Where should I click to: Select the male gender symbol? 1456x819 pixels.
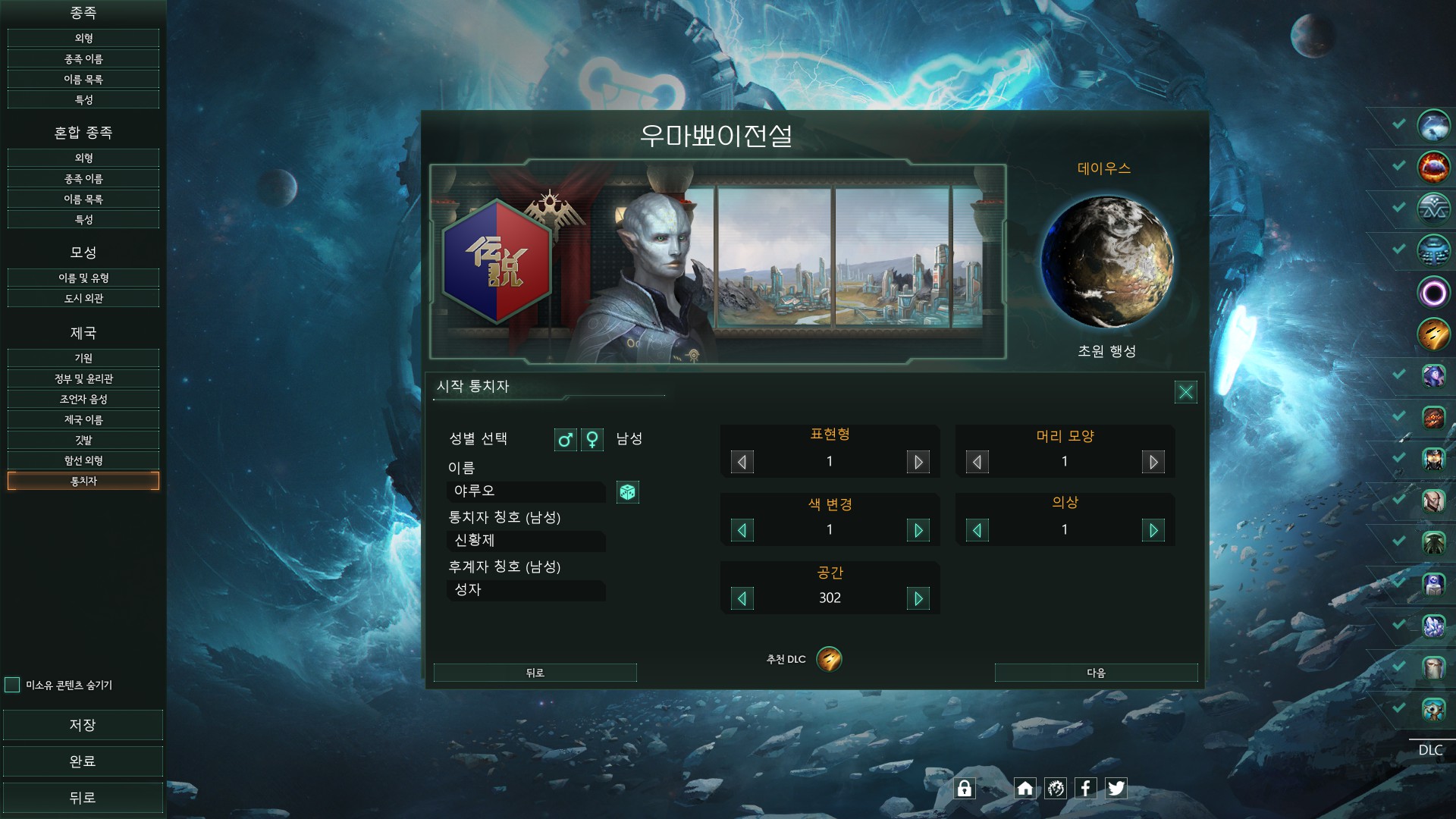pyautogui.click(x=565, y=440)
